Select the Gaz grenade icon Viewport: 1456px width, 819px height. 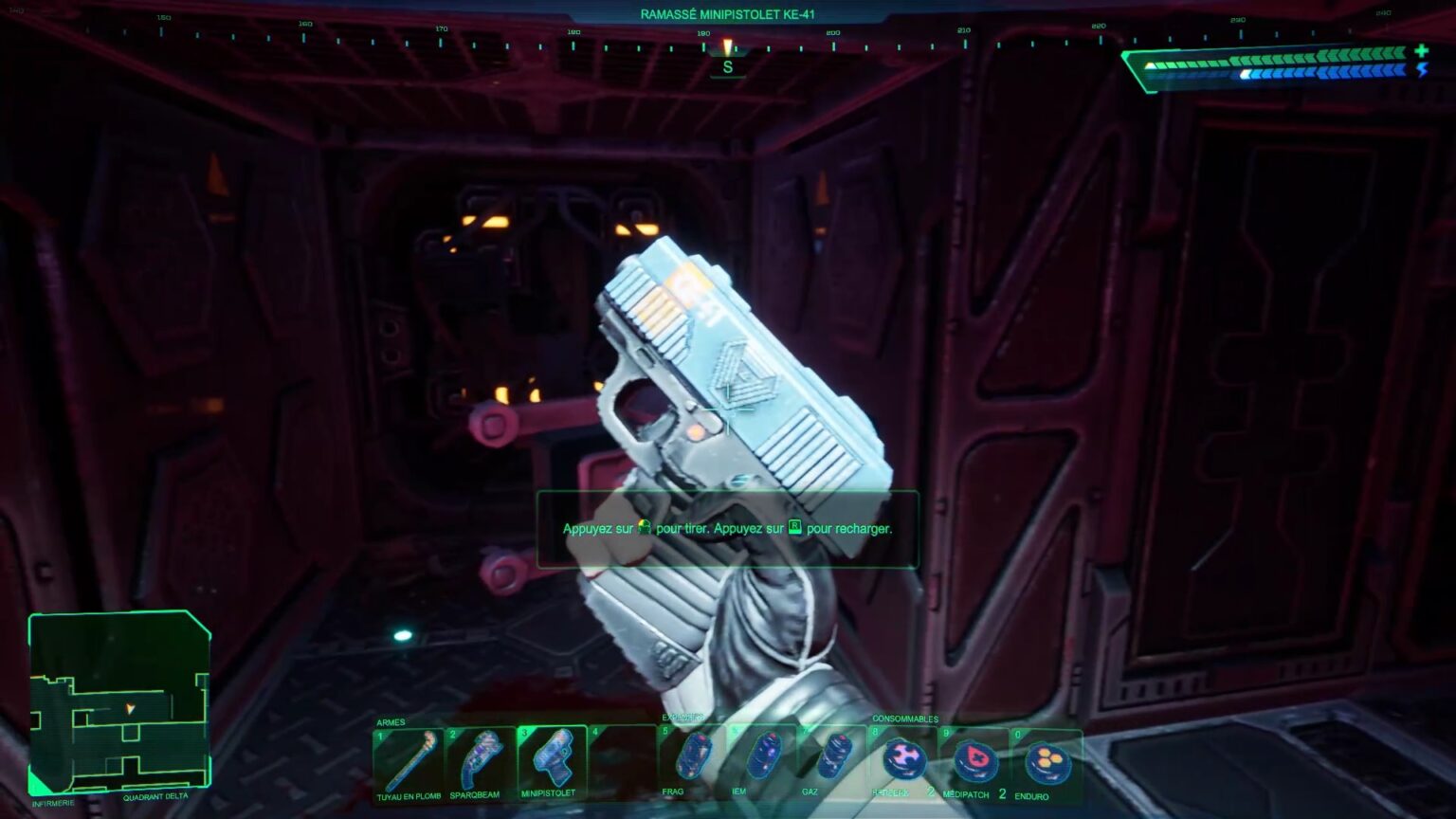838,756
